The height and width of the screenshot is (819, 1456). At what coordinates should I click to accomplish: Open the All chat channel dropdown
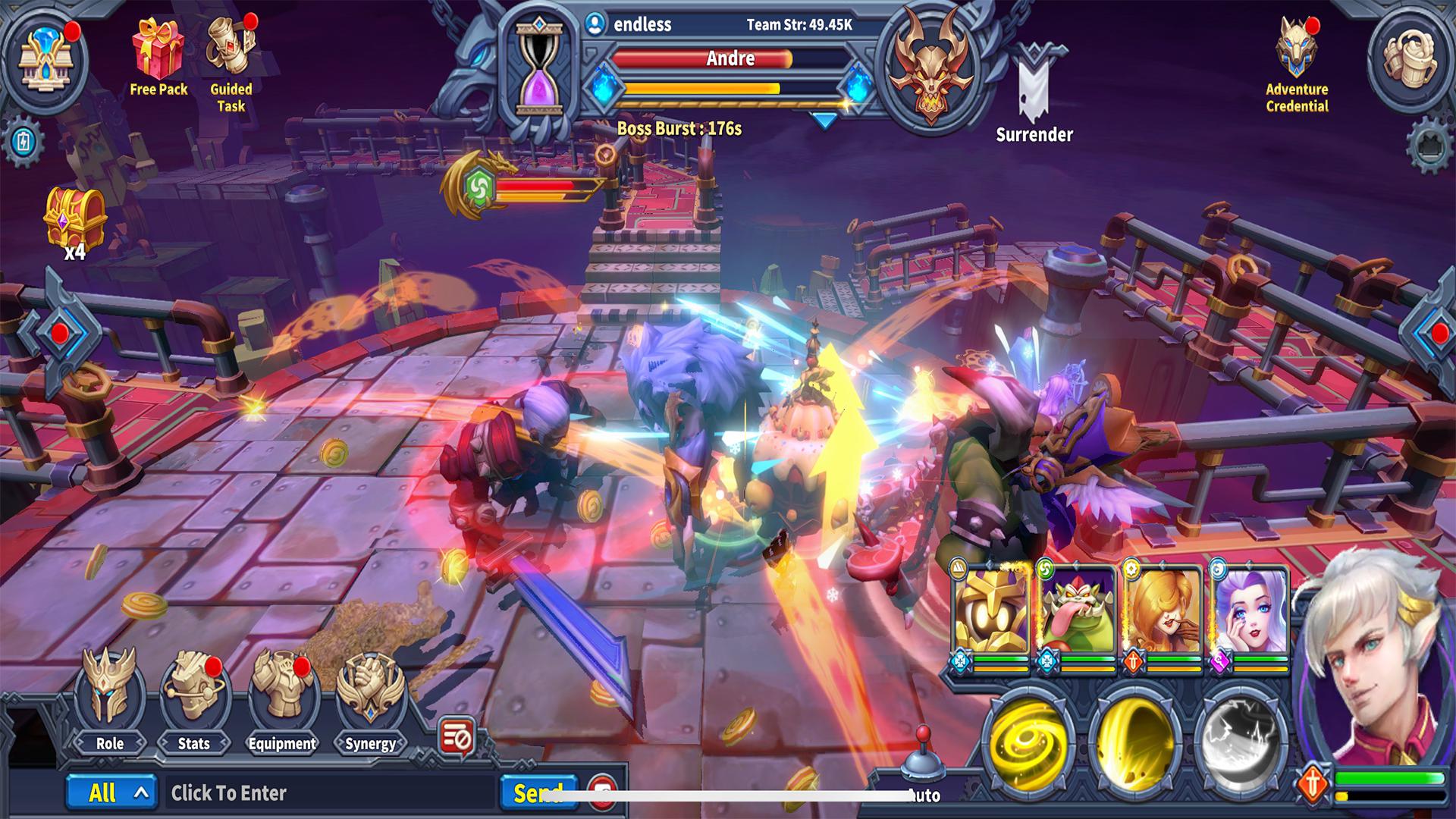[111, 793]
